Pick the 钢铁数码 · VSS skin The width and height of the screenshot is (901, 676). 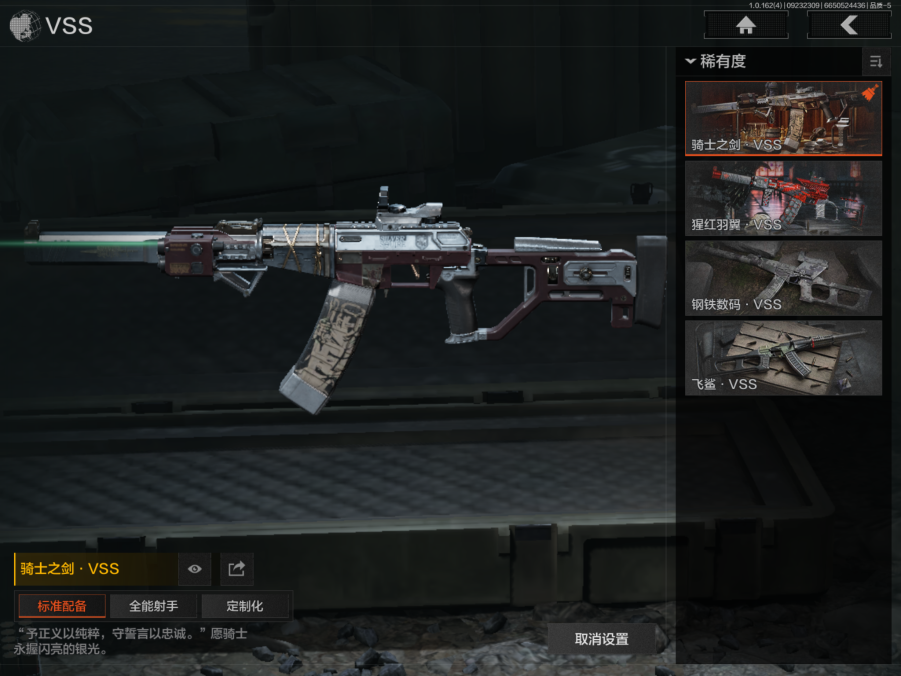[783, 278]
